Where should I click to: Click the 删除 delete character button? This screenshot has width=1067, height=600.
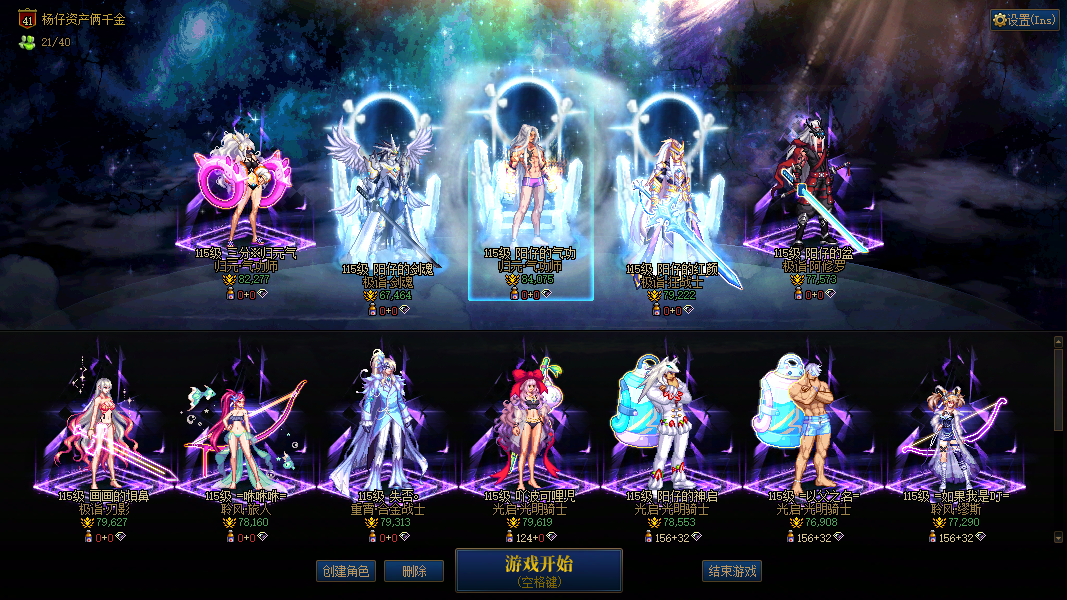point(414,571)
